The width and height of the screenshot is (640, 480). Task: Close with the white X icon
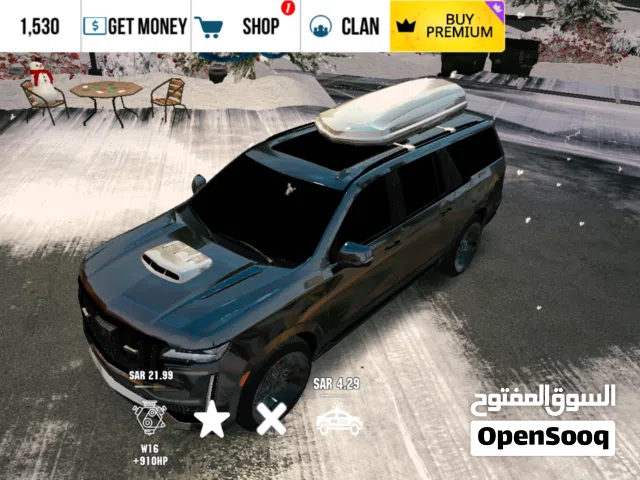click(271, 418)
